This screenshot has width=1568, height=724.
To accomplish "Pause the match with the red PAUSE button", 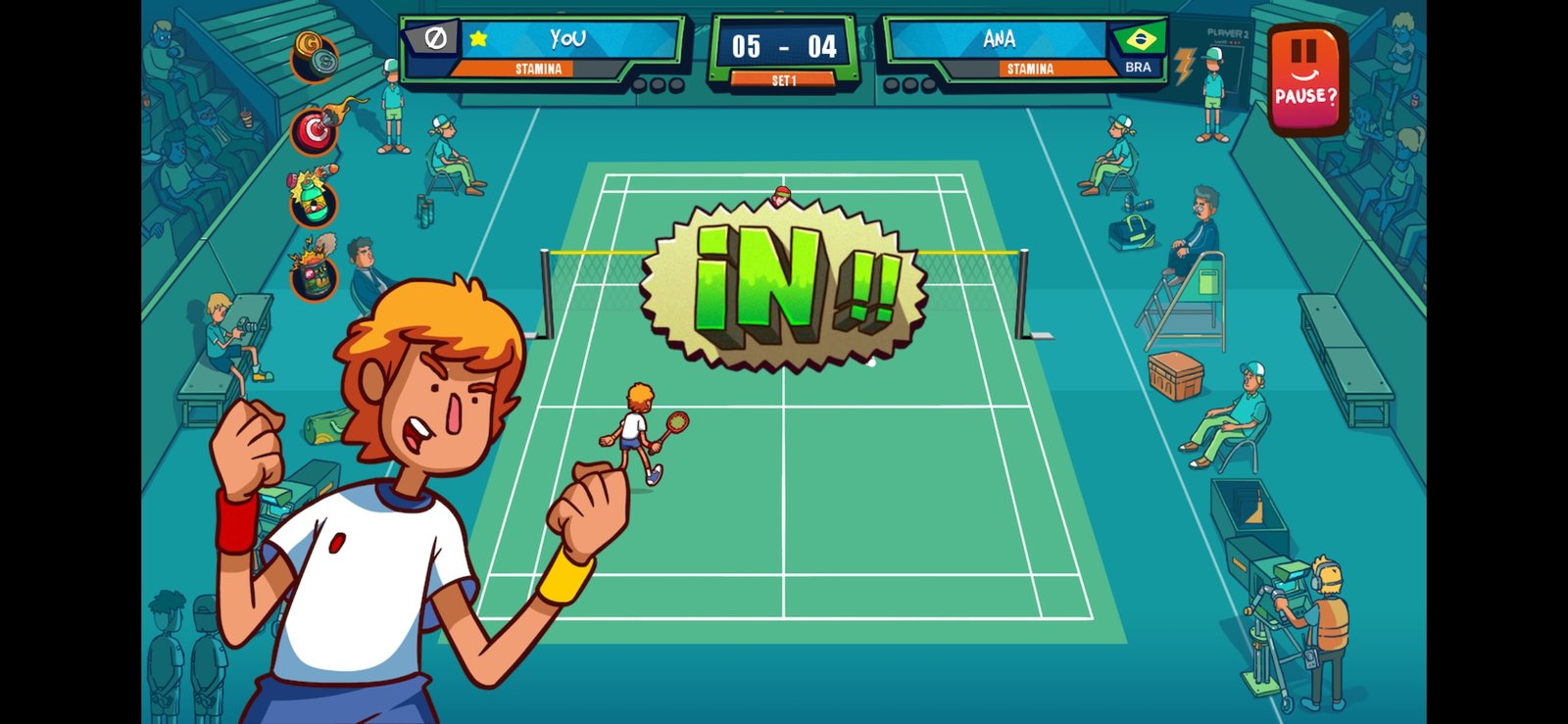I will (x=1304, y=78).
